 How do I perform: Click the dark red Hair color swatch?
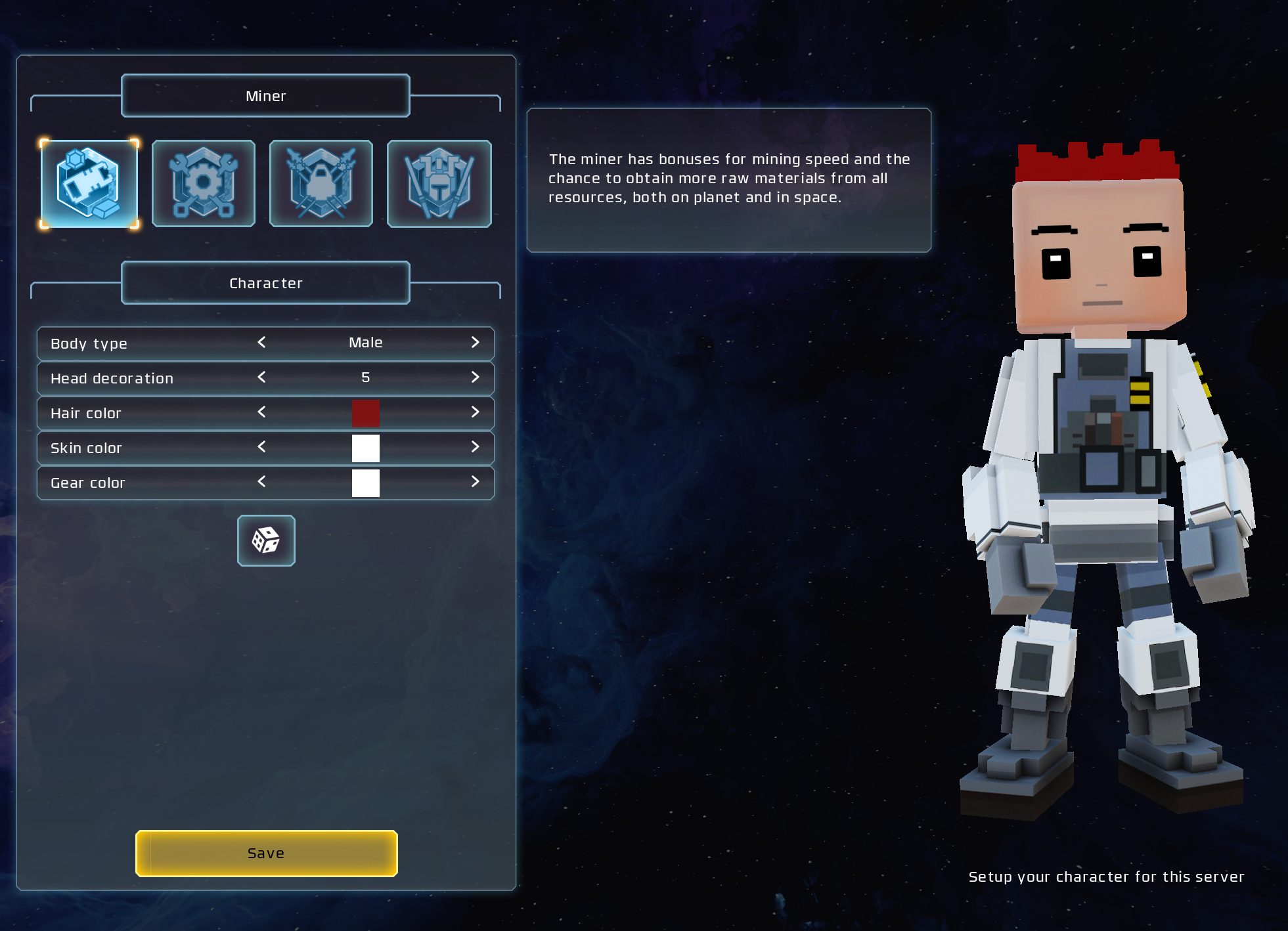(365, 414)
